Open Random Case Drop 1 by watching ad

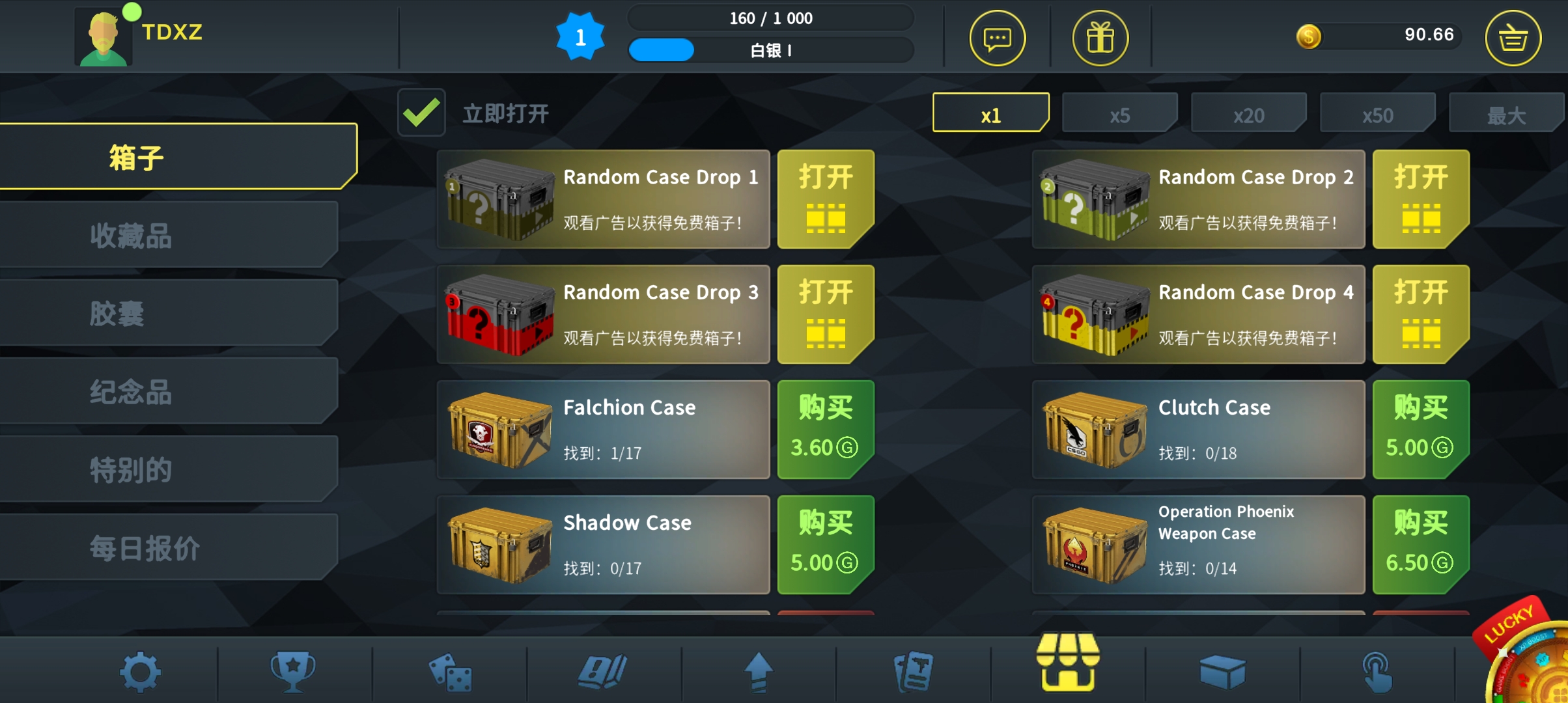[x=825, y=199]
